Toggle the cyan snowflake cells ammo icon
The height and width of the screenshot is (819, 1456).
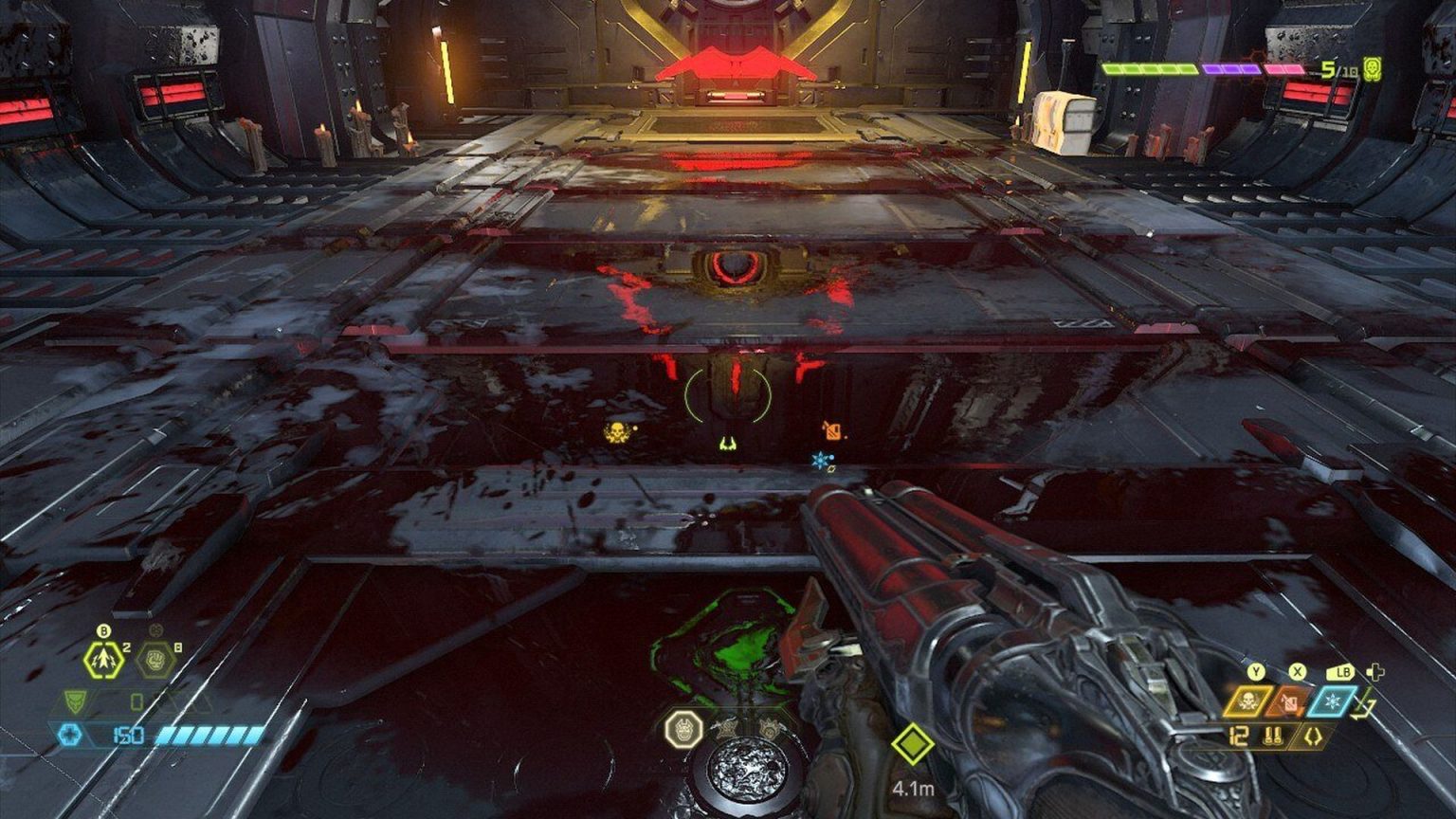click(x=1332, y=702)
